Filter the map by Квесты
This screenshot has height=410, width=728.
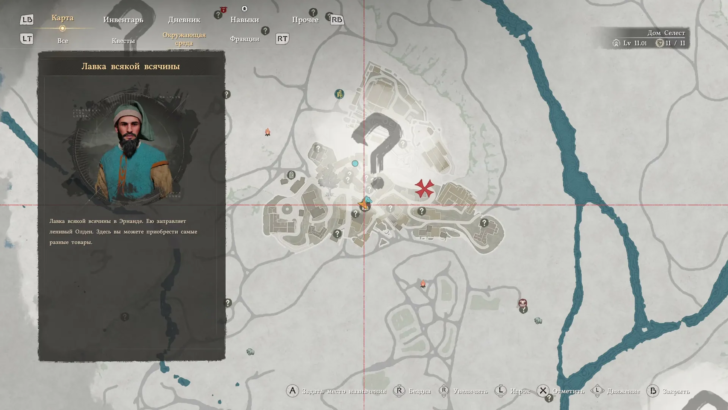pos(123,40)
